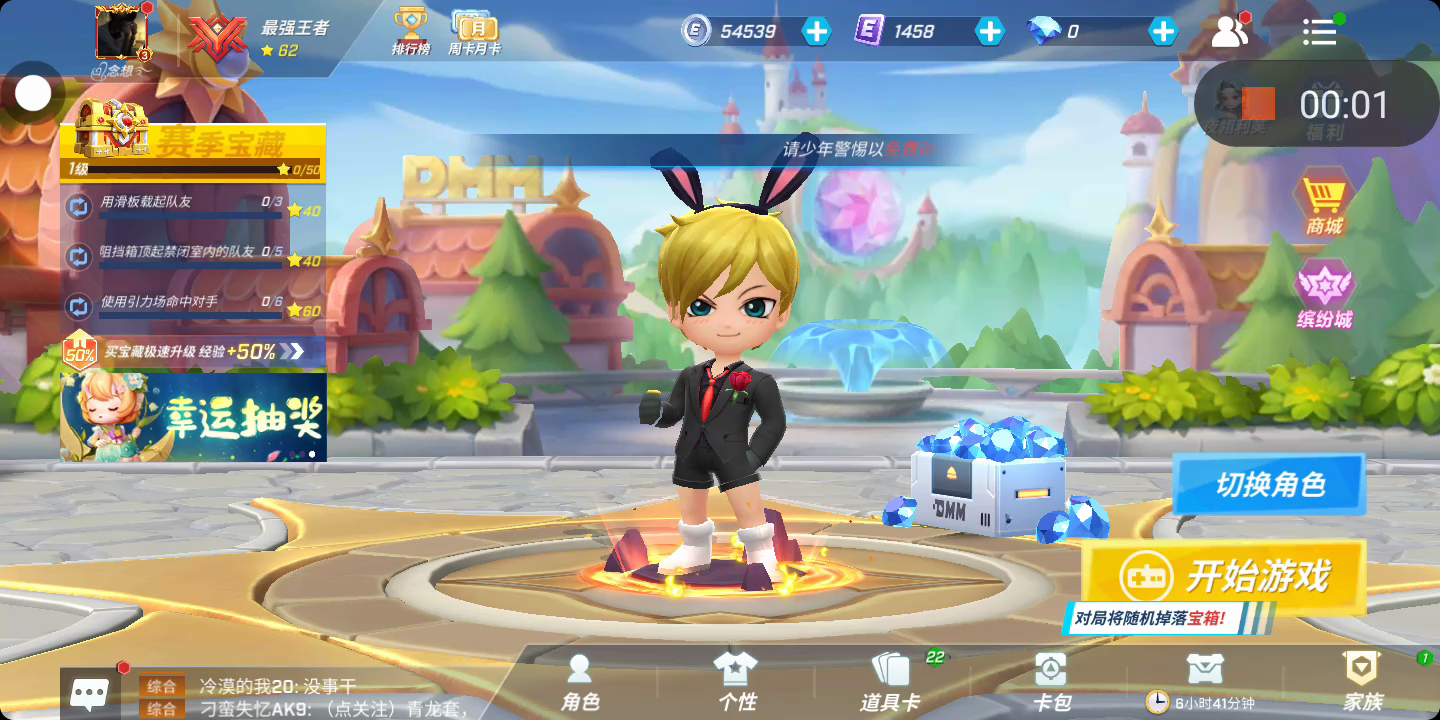Refresh the 用滑板载起队友 mission
Screen dimensions: 1440x720
pyautogui.click(x=78, y=207)
